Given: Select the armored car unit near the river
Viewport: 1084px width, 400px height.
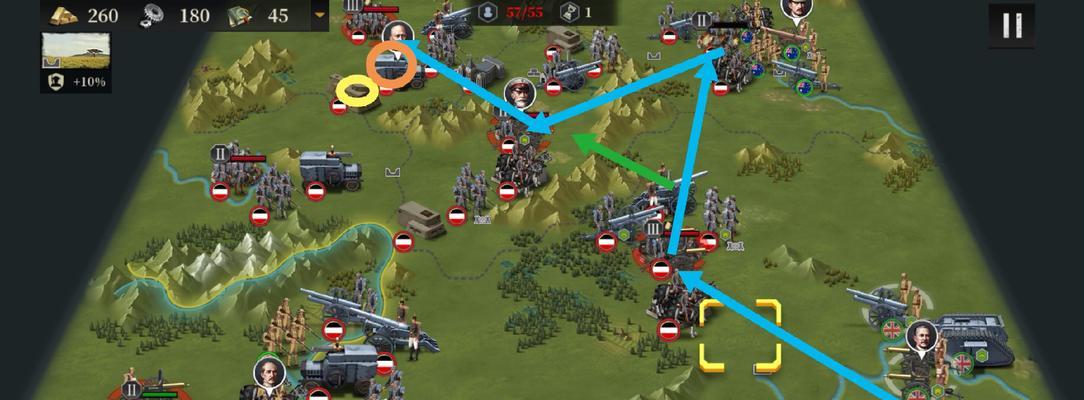Looking at the screenshot, I should click(x=330, y=170).
